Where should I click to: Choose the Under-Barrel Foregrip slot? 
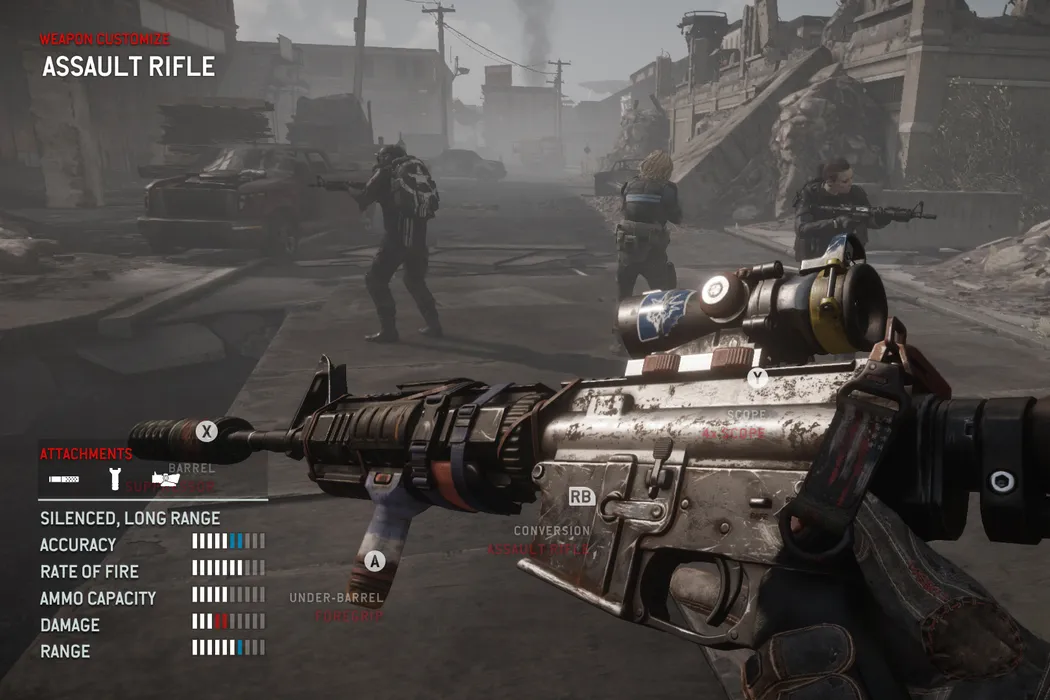(x=336, y=607)
